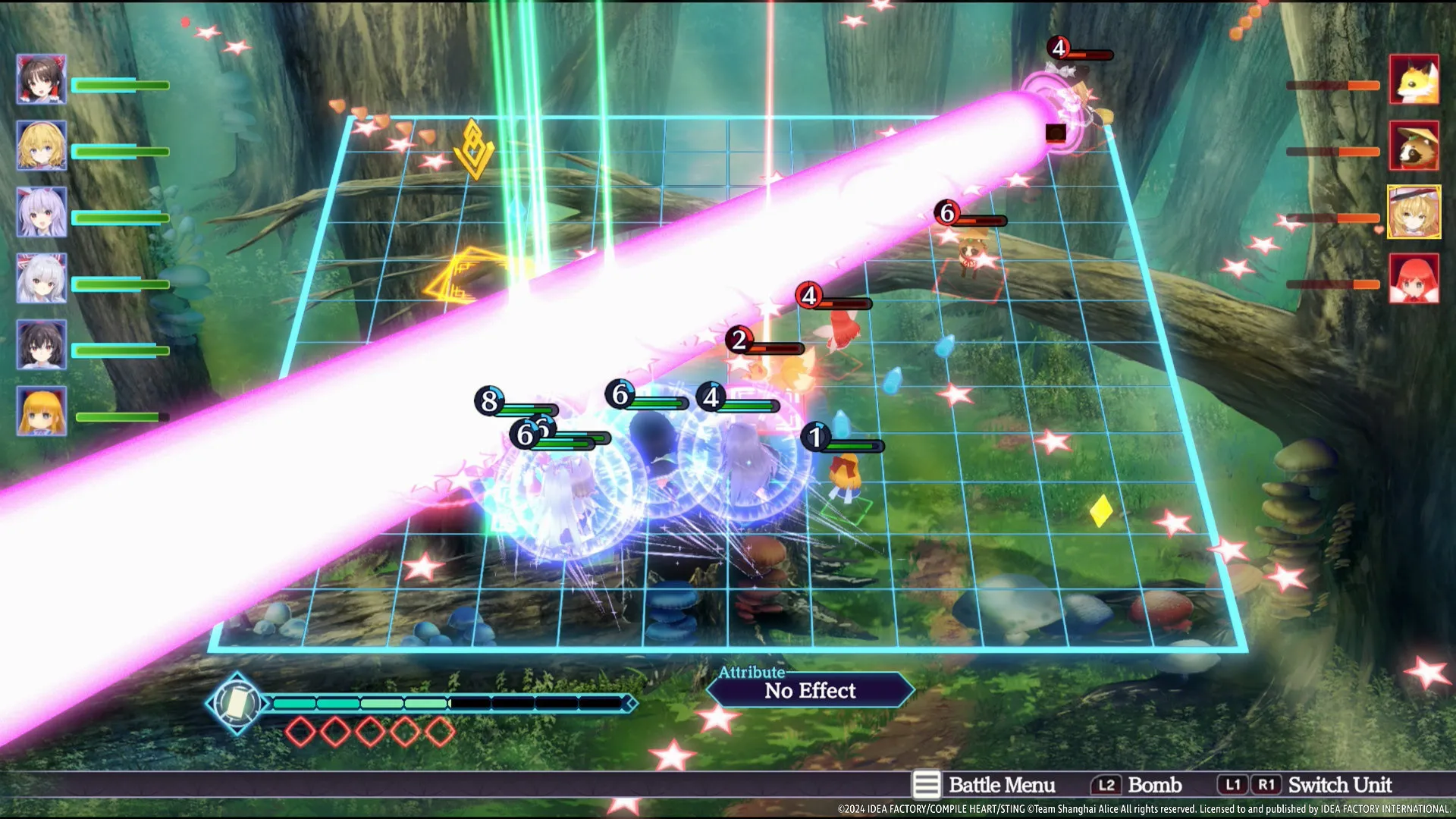
Task: Choose the white-haired girl party portrait
Action: click(x=42, y=278)
